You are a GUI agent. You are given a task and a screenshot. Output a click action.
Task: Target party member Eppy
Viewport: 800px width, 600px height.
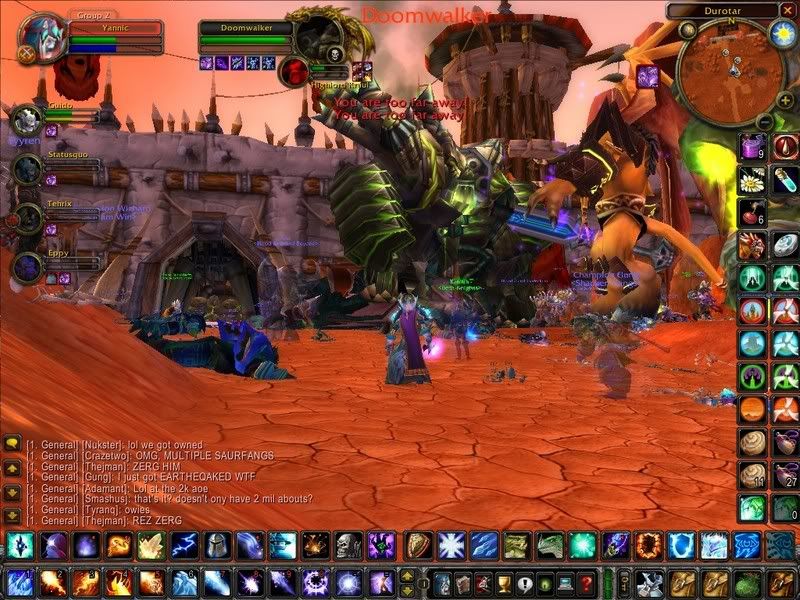(x=27, y=267)
